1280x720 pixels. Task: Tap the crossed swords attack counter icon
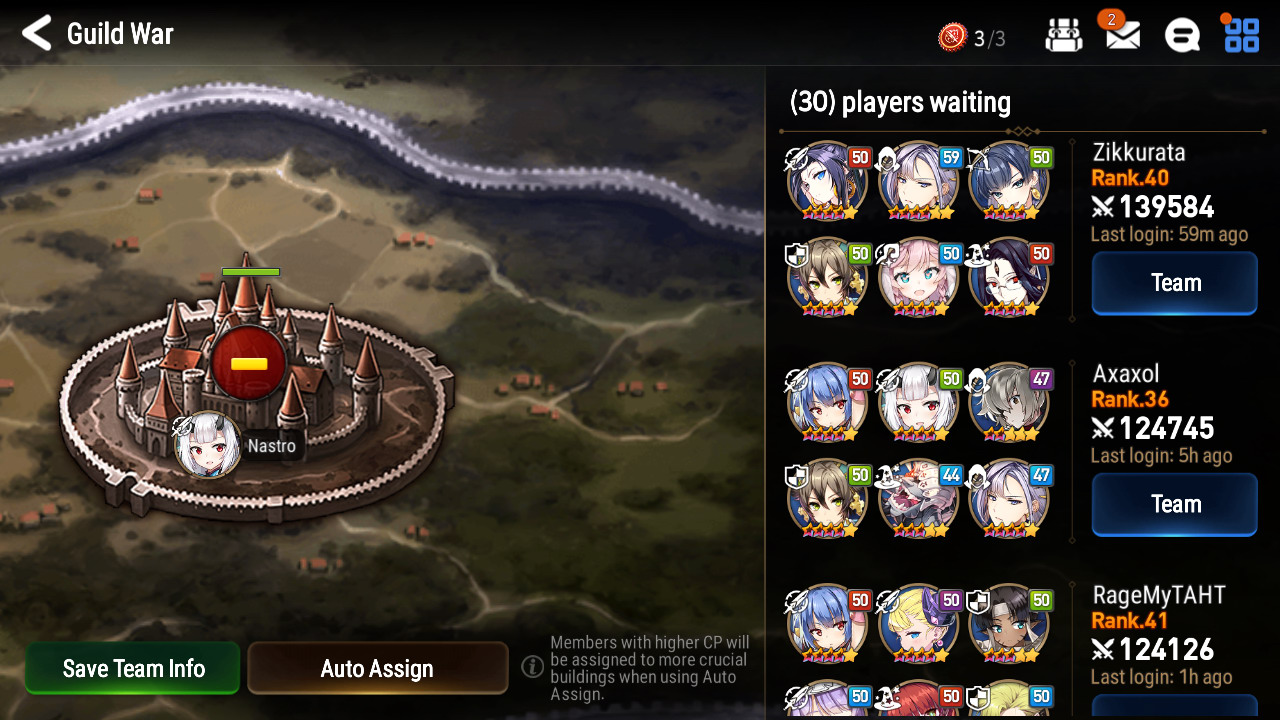tap(952, 38)
